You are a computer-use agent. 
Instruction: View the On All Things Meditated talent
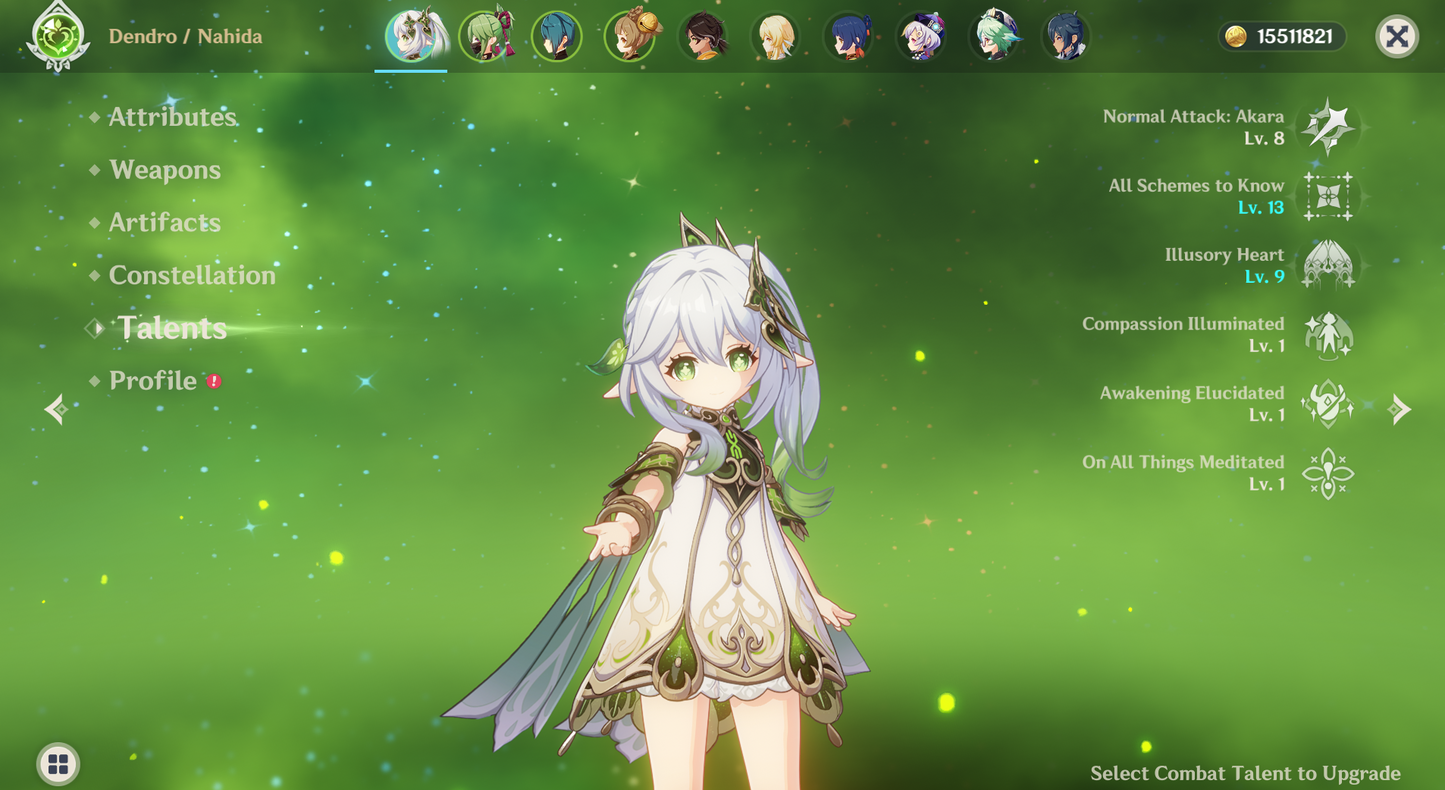(x=1328, y=473)
